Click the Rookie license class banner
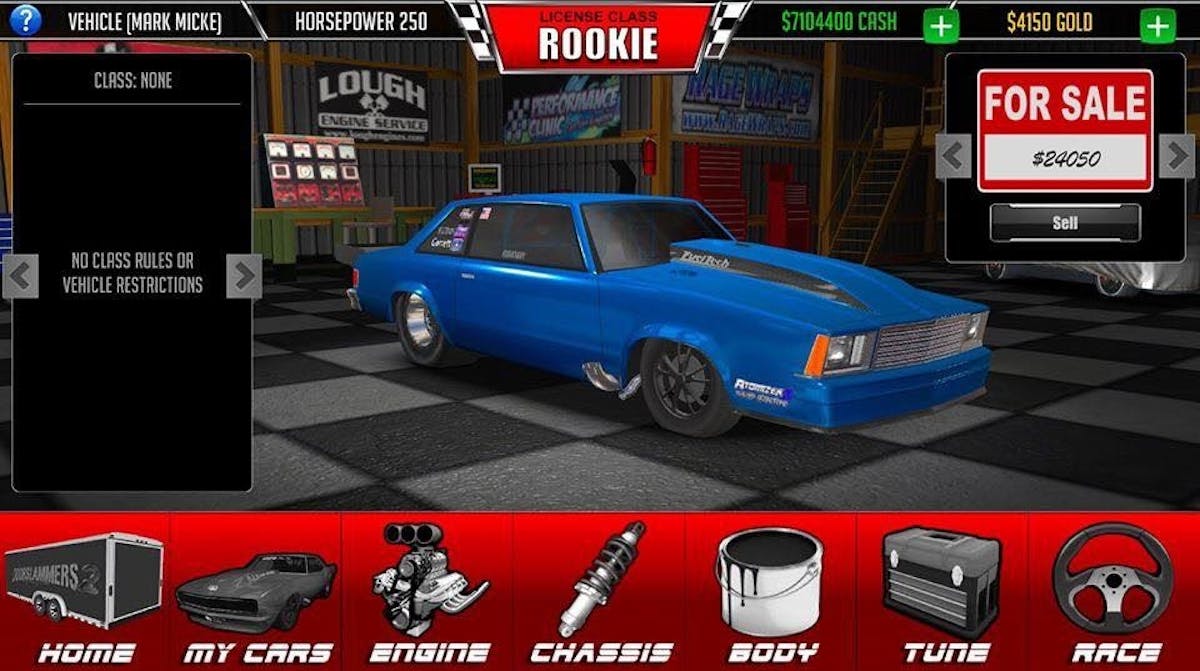This screenshot has height=671, width=1200. pyautogui.click(x=599, y=35)
